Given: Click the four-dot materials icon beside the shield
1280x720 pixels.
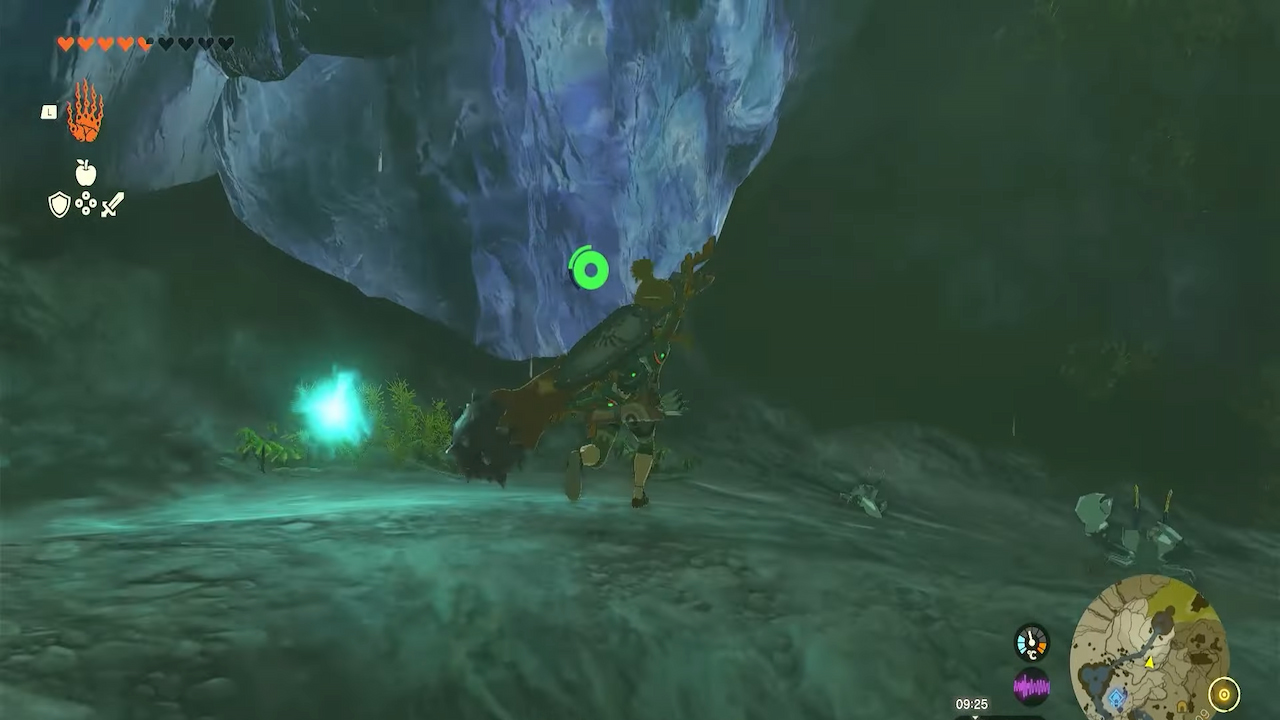Looking at the screenshot, I should pos(85,202).
